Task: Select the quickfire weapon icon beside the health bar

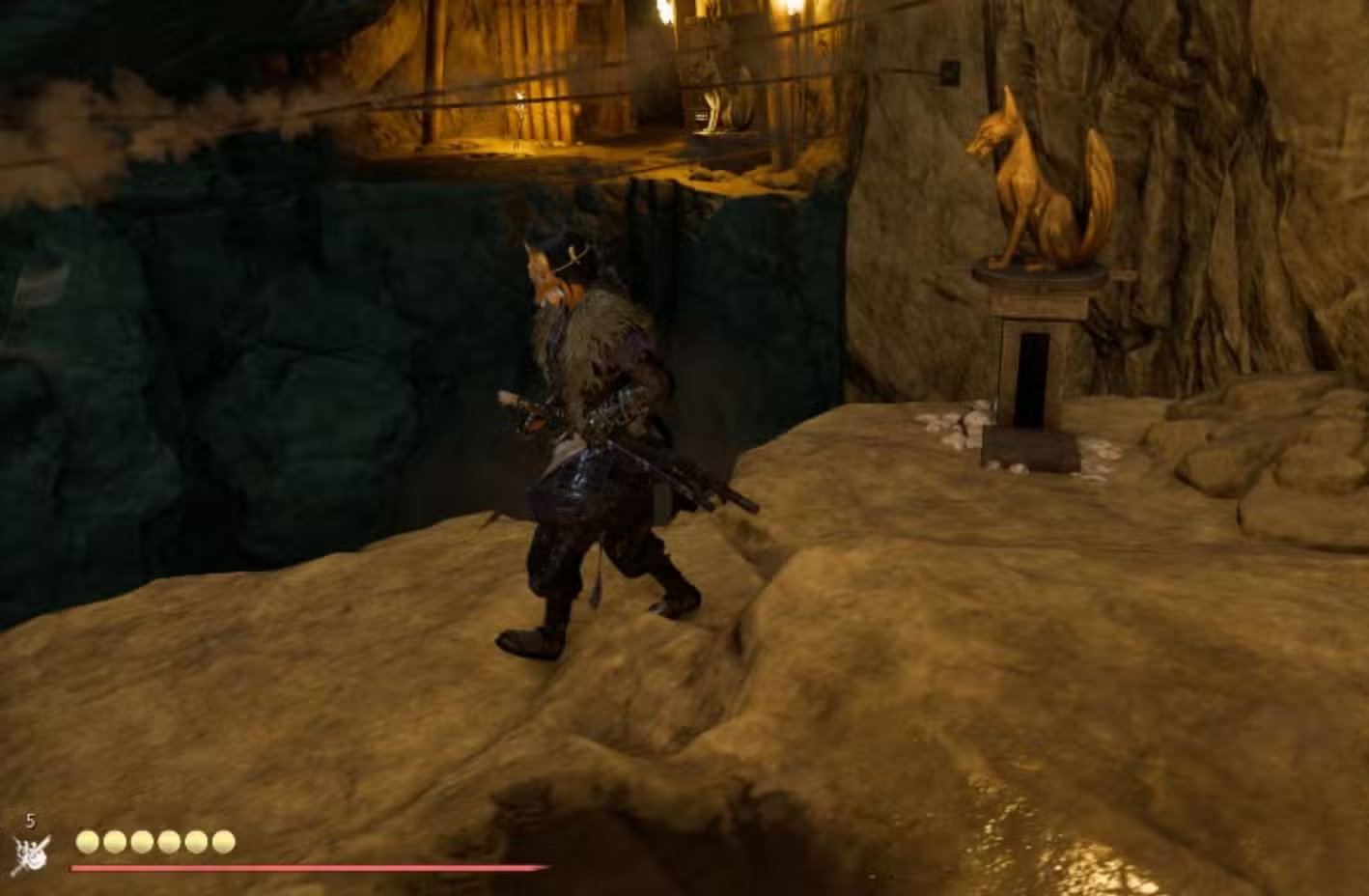Action: 30,853
